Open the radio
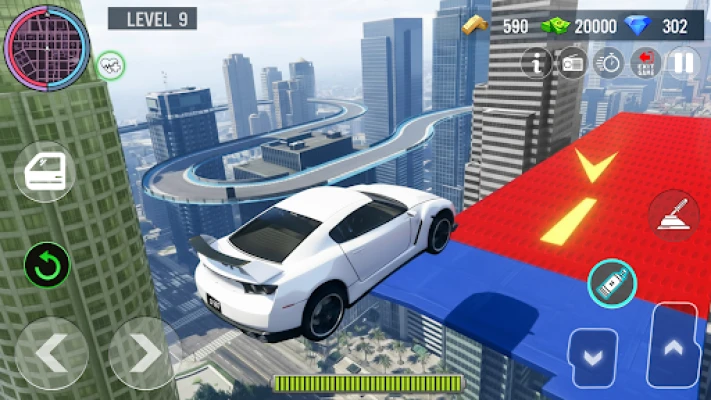Viewport: 711px width, 400px height. point(572,62)
